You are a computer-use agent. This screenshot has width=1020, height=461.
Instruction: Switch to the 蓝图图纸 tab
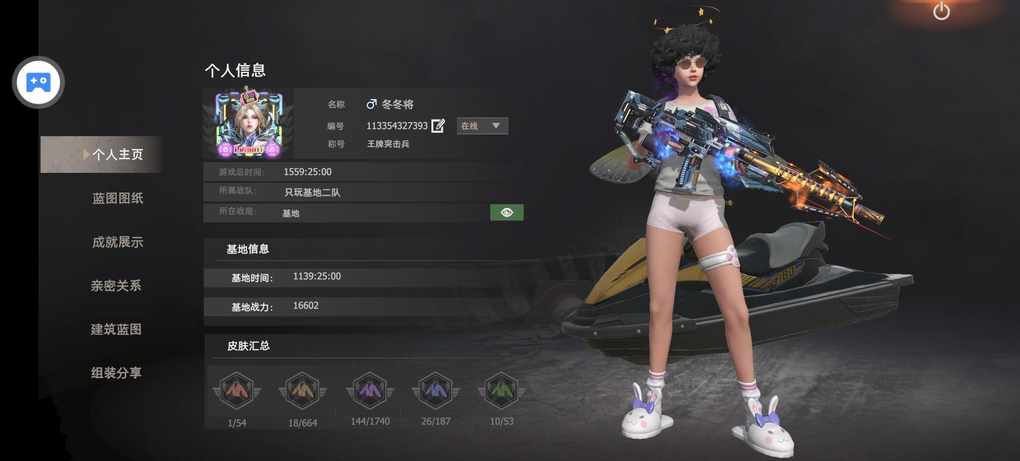pos(117,198)
